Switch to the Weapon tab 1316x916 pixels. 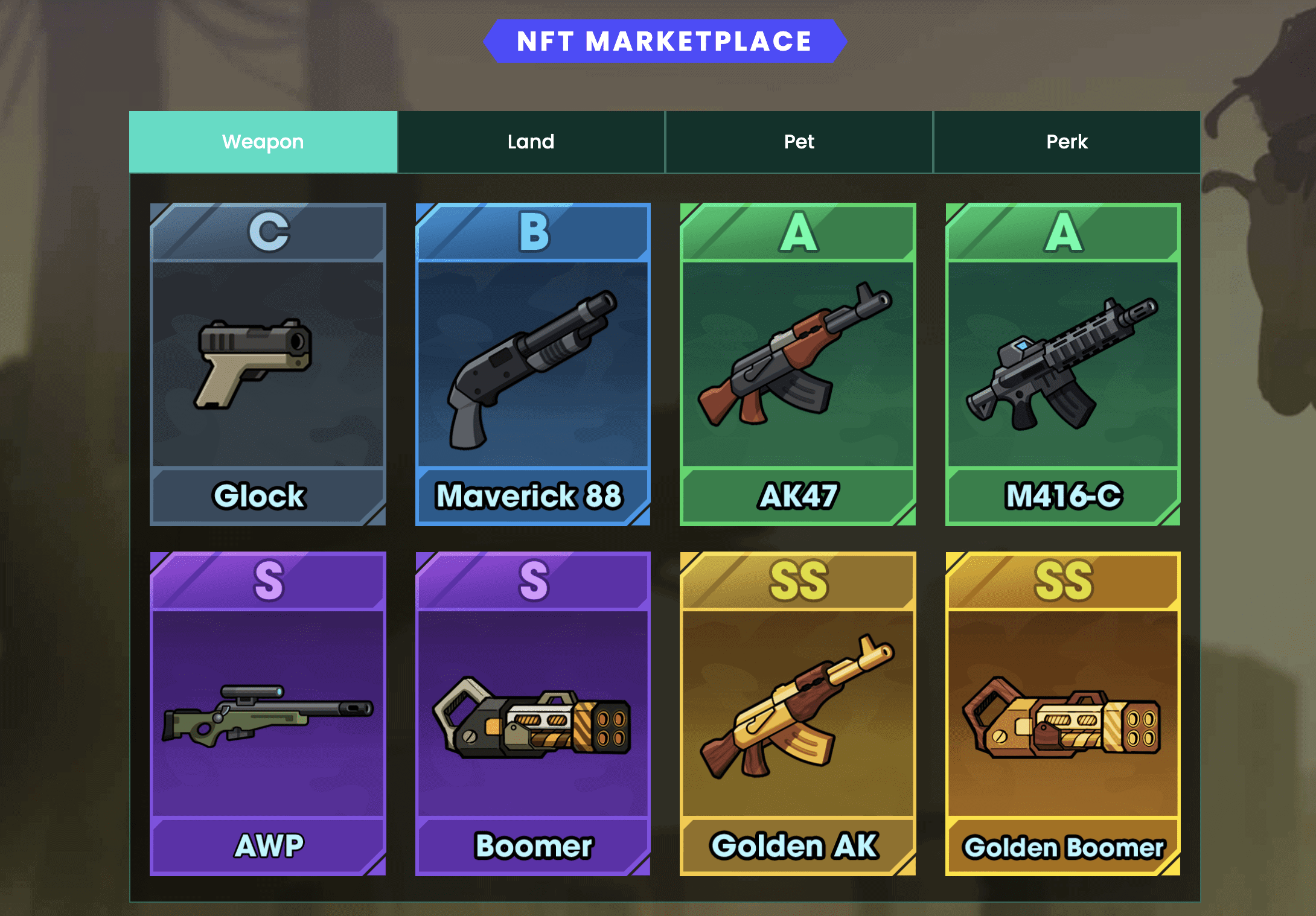click(263, 142)
